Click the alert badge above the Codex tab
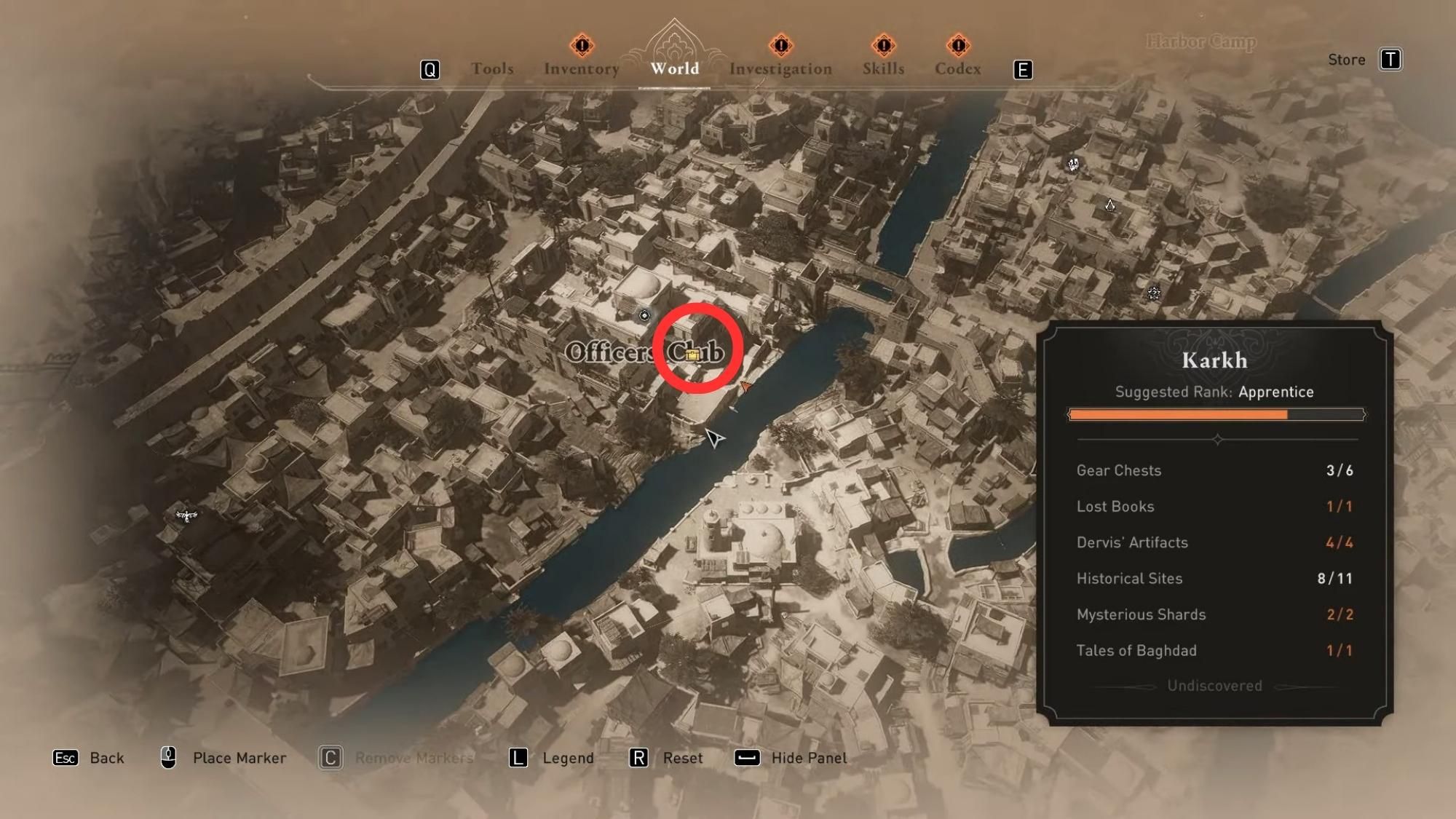The image size is (1456, 819). [958, 46]
